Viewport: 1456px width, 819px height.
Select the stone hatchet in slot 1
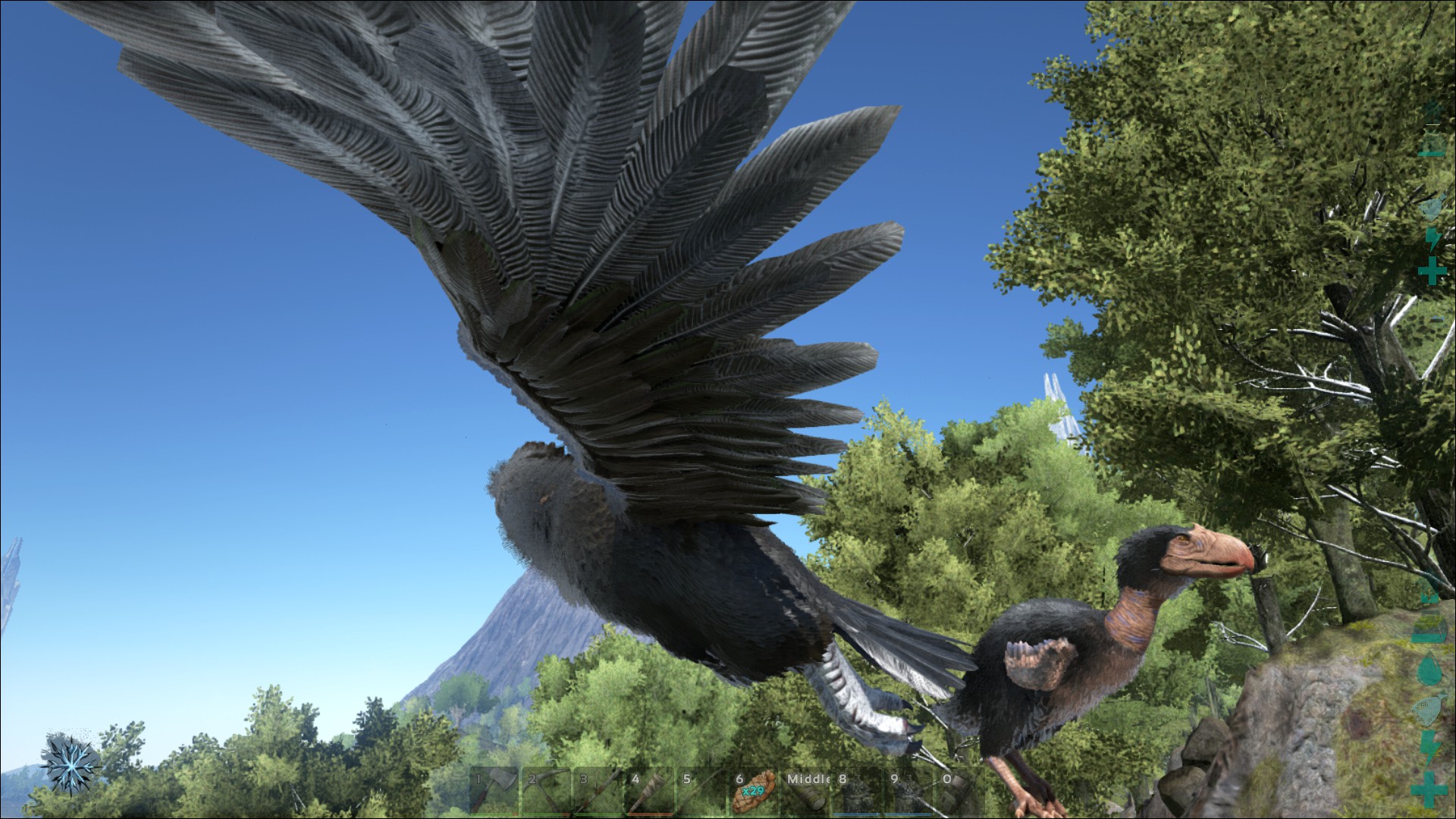point(494,792)
